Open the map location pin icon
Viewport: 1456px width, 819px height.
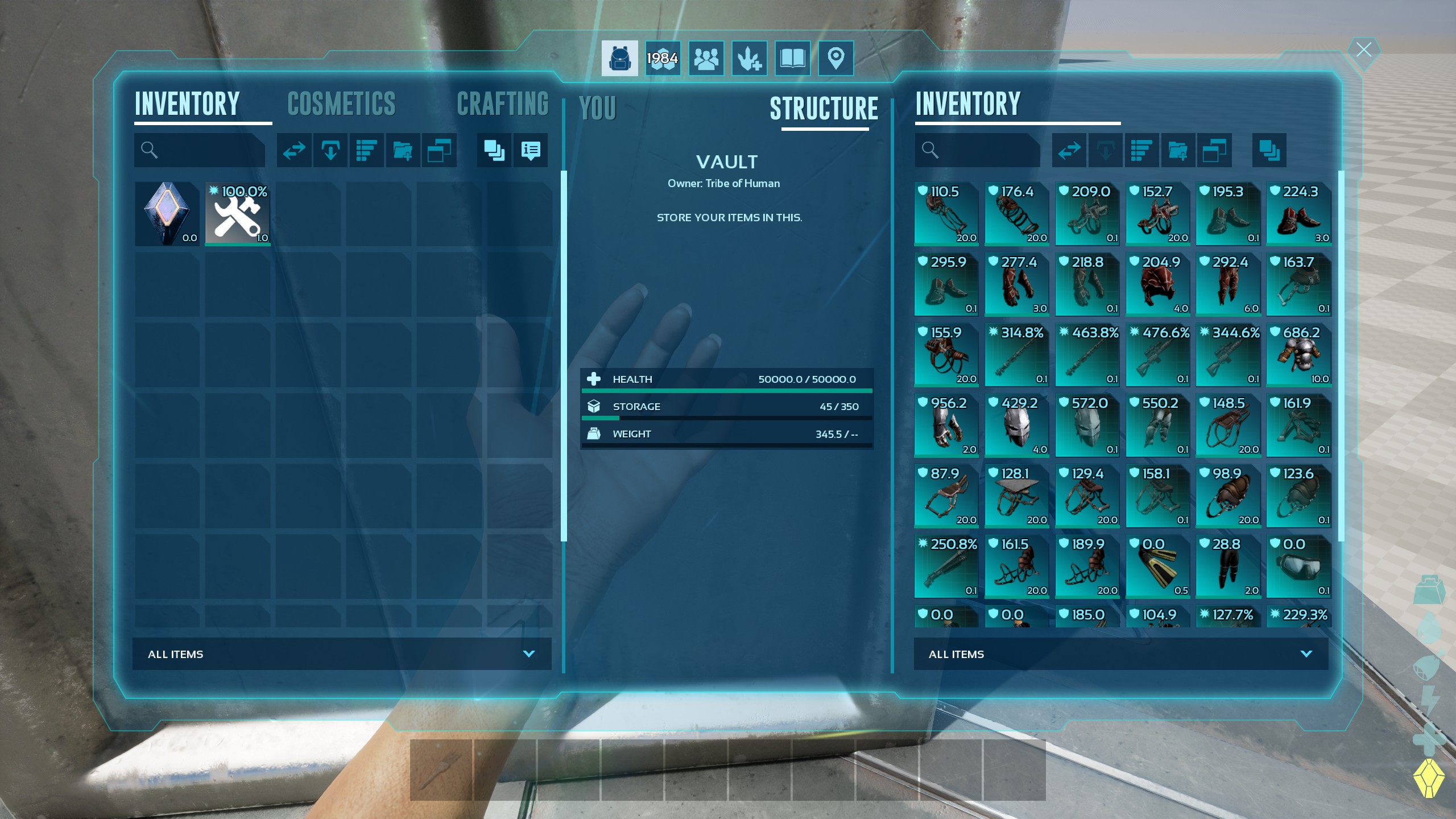pos(835,58)
